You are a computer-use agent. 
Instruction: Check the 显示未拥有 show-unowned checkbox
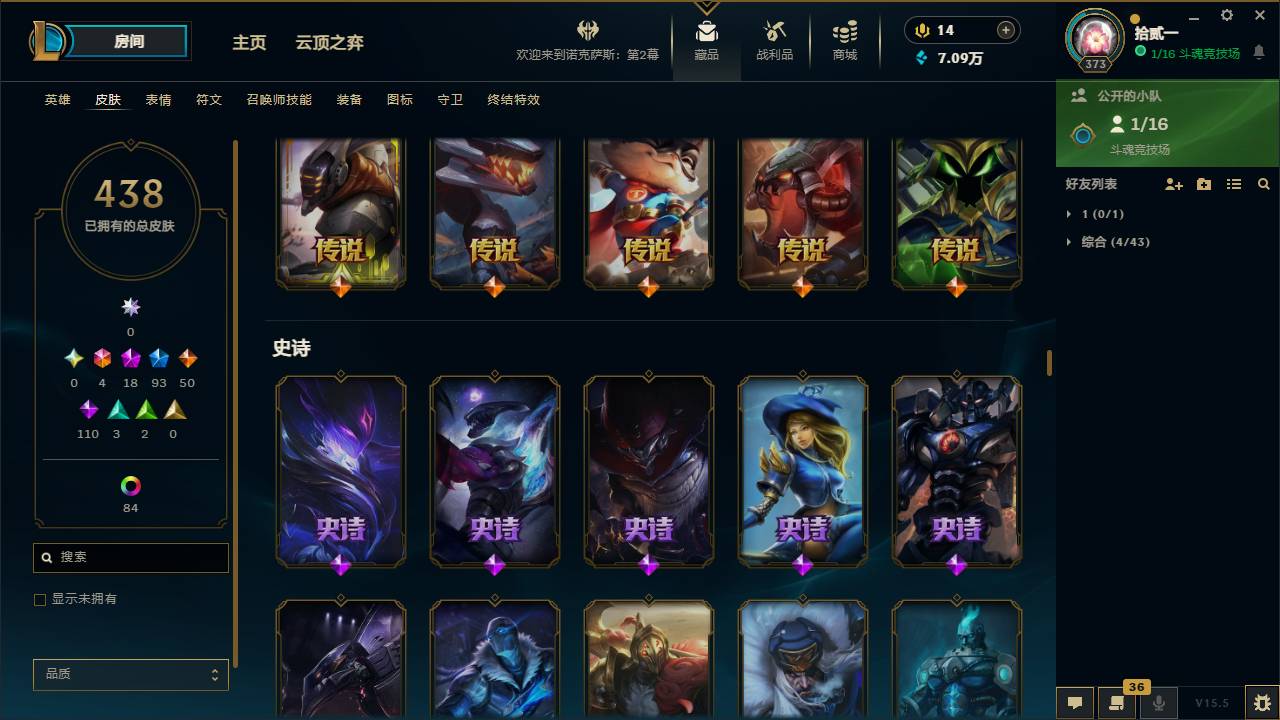point(39,599)
